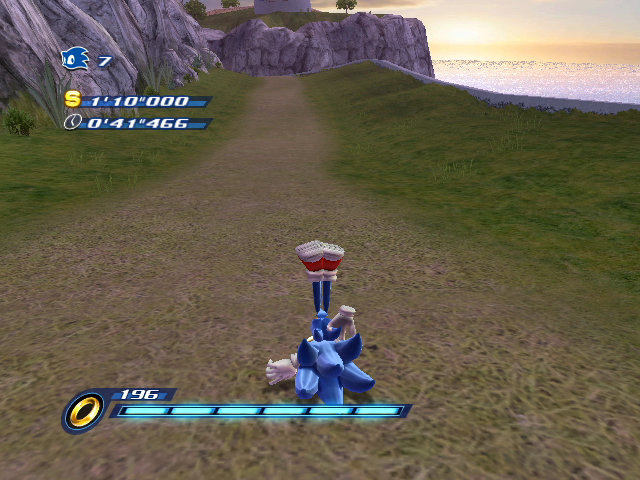Select the yellow S rank icon
Screen dimensions: 640x480
point(72,99)
